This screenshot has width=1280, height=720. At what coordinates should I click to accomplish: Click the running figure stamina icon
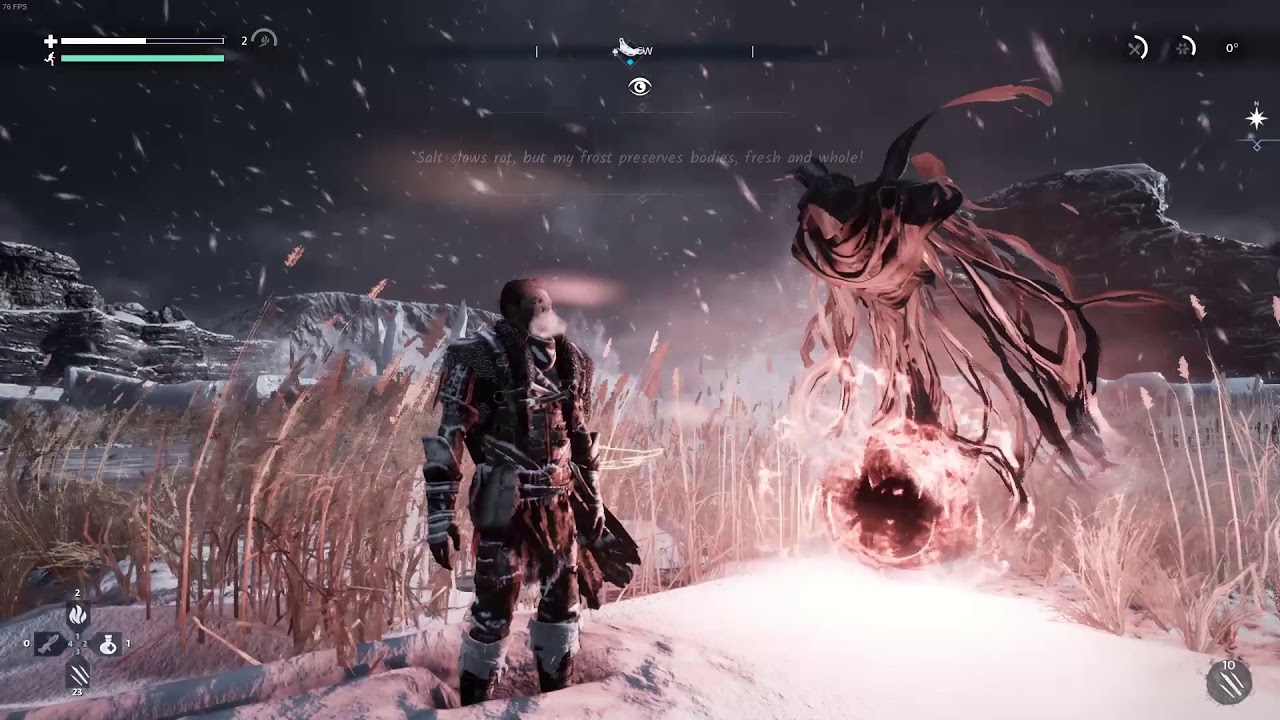(49, 58)
